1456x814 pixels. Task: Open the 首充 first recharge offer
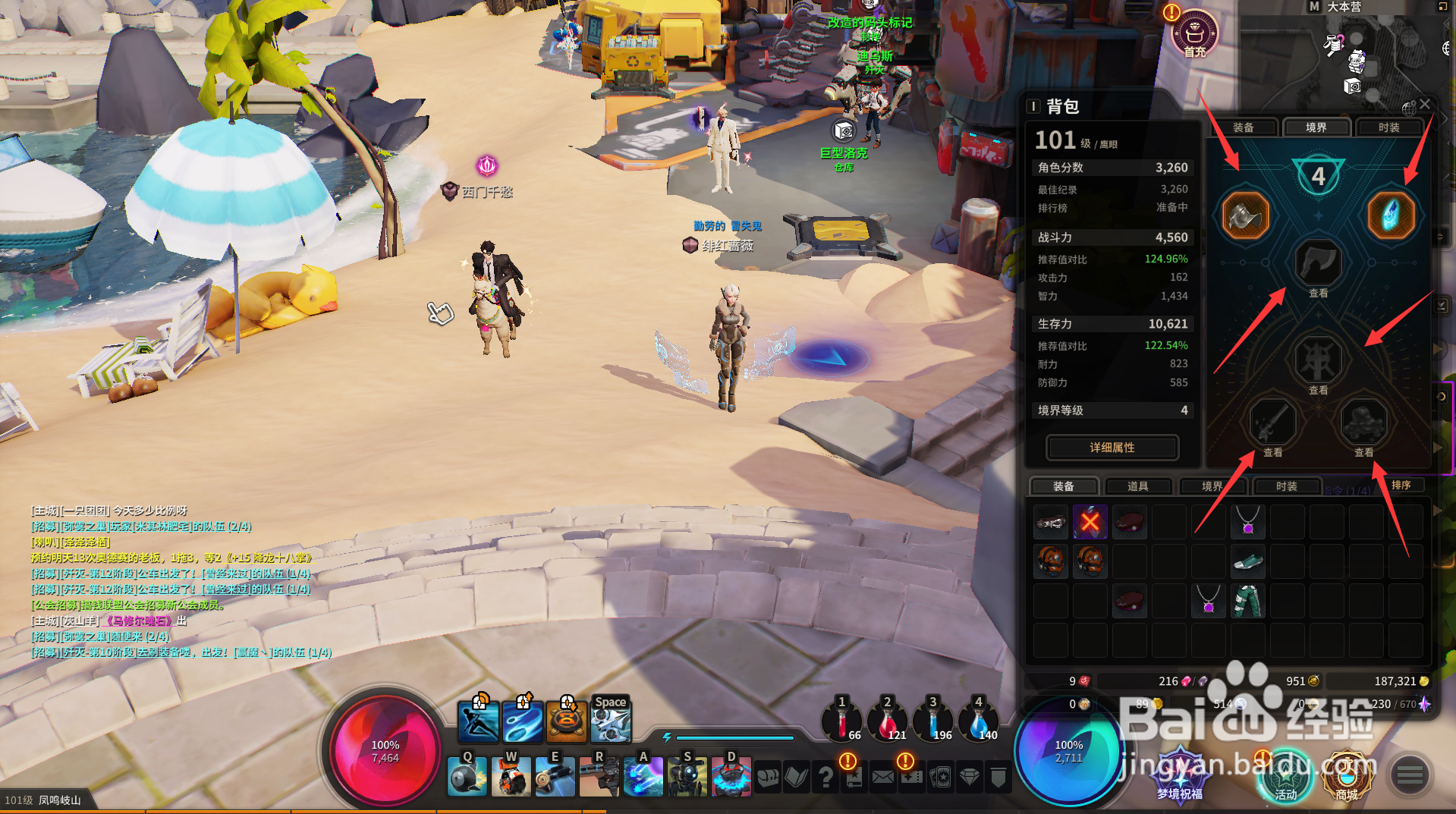(1194, 34)
